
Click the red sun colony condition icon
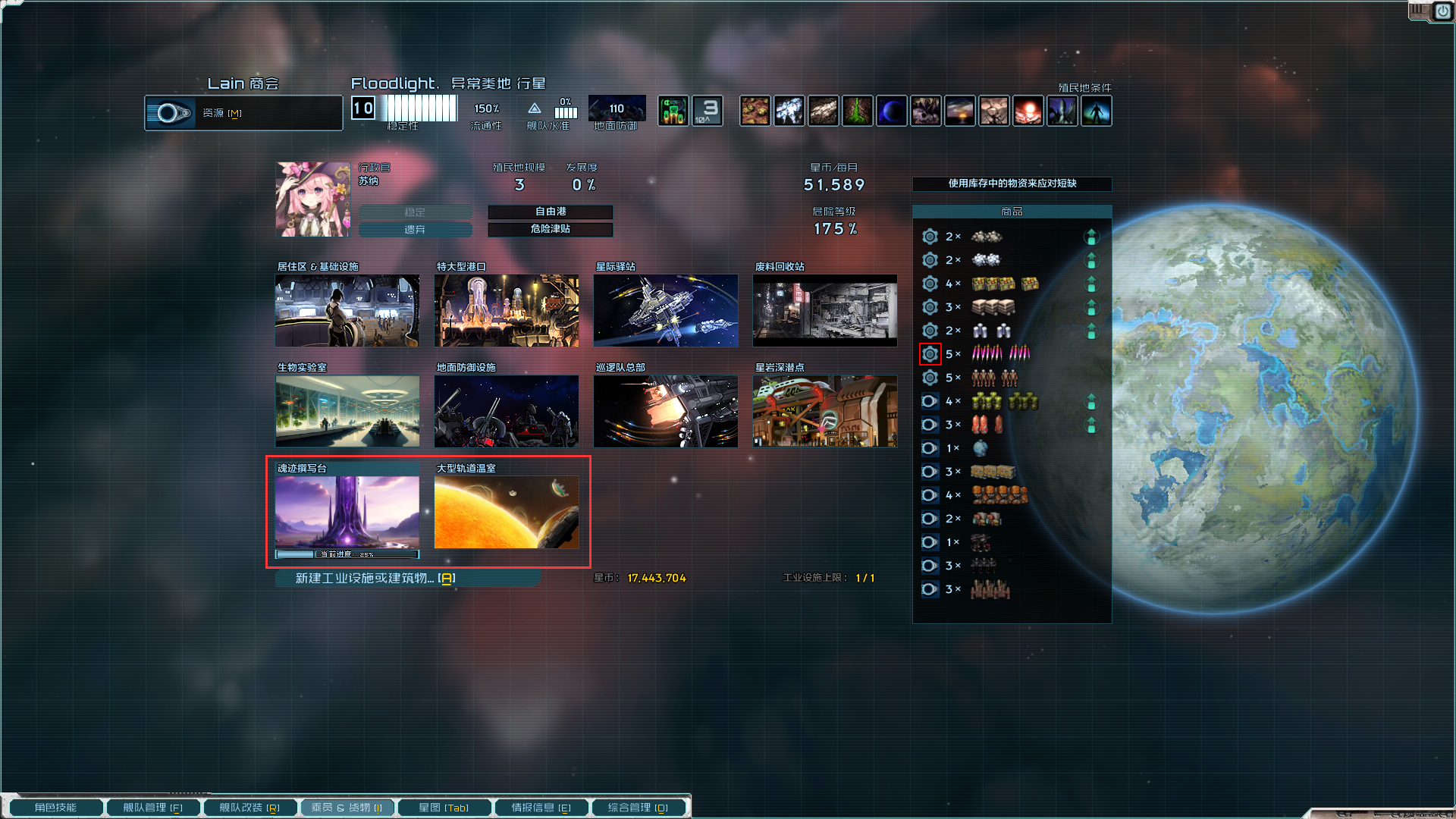(1028, 110)
